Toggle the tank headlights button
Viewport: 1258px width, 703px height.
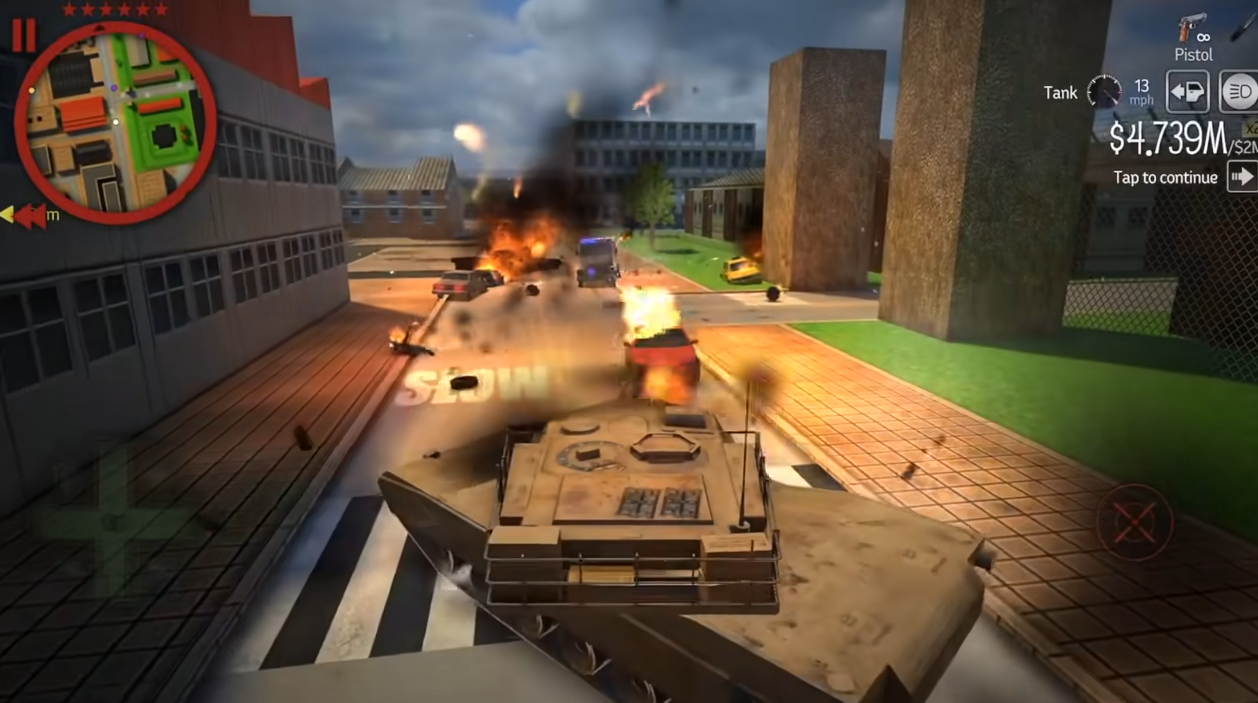[1239, 92]
